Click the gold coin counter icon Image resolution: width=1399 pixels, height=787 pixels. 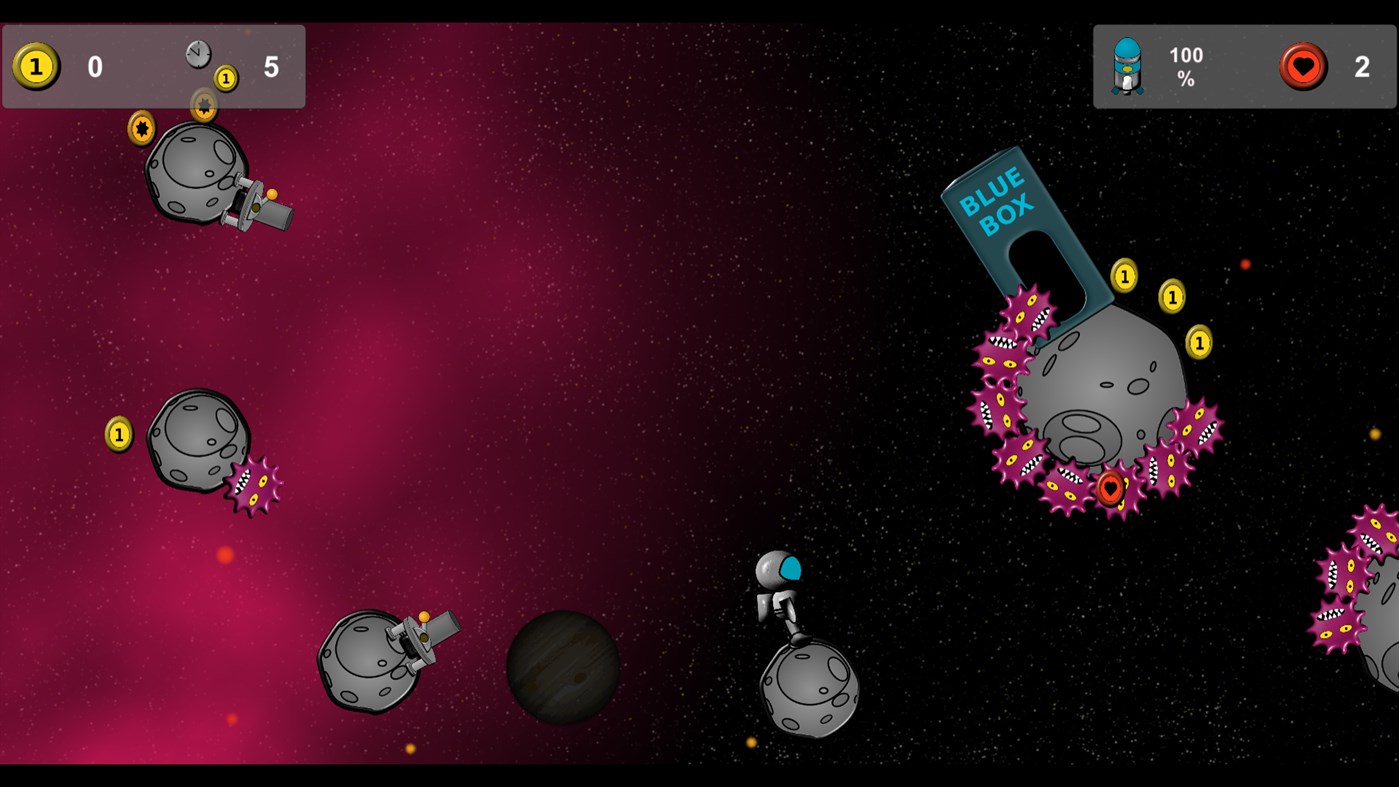(x=35, y=67)
